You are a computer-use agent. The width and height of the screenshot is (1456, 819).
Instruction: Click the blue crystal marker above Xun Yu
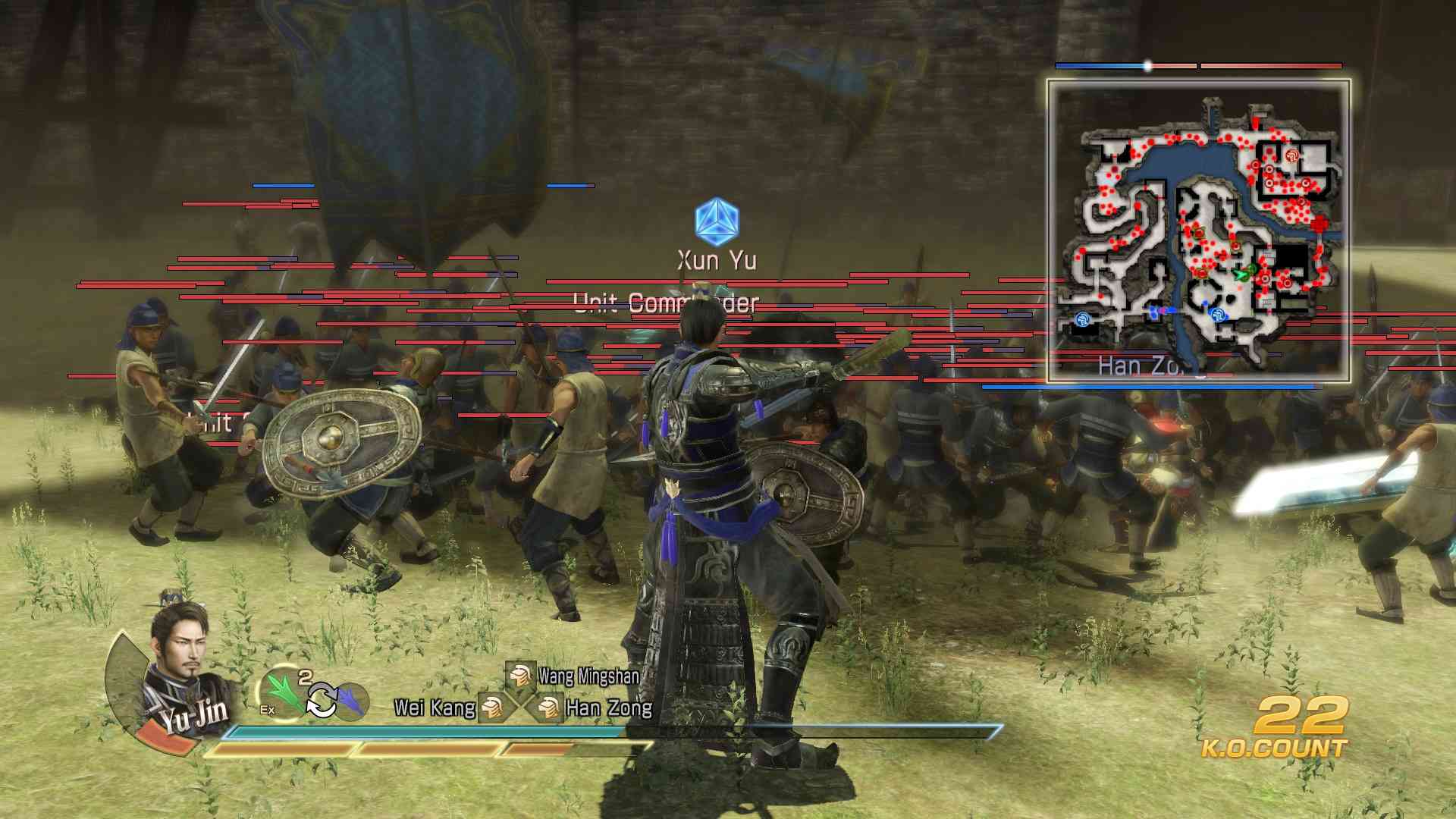[x=717, y=221]
